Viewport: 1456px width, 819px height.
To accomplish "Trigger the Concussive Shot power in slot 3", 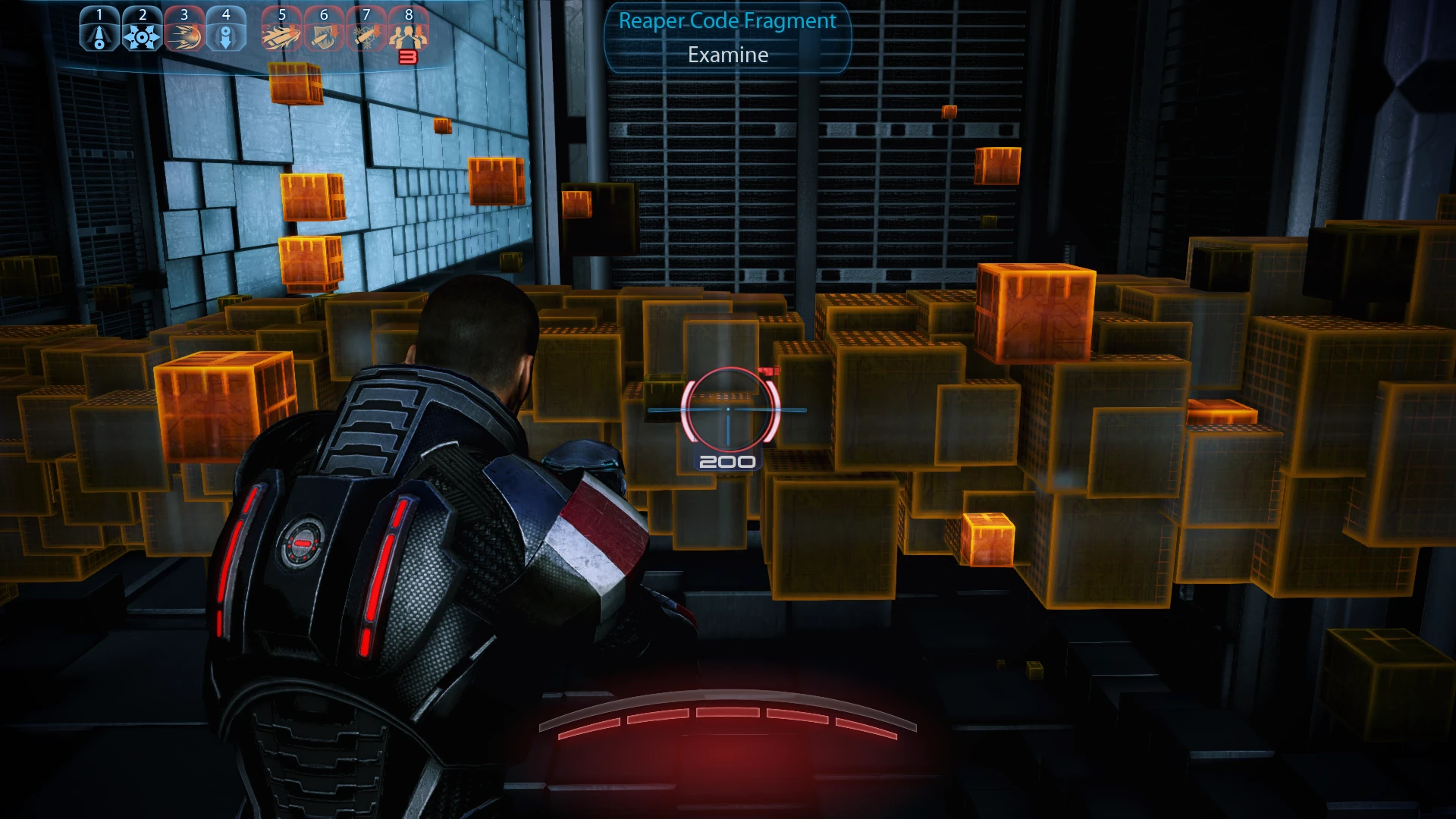I will point(185,29).
